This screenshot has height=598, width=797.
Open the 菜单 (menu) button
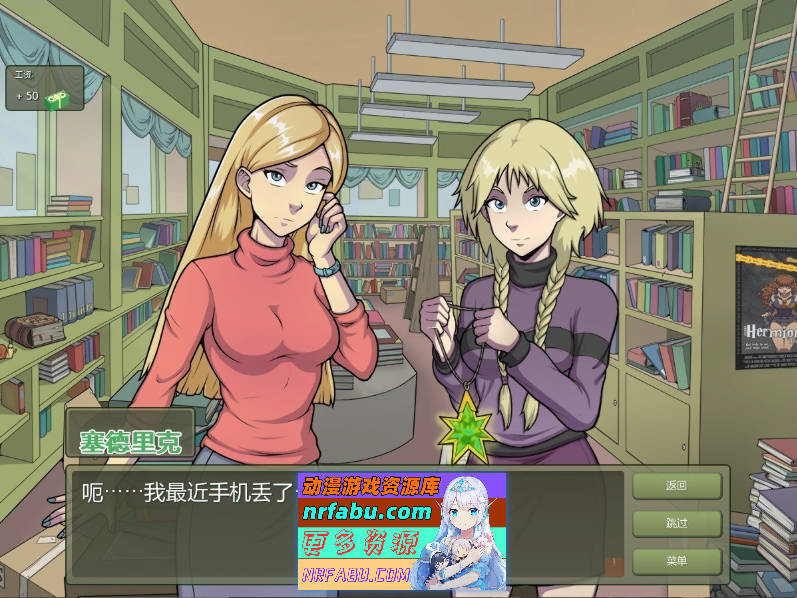click(x=676, y=561)
